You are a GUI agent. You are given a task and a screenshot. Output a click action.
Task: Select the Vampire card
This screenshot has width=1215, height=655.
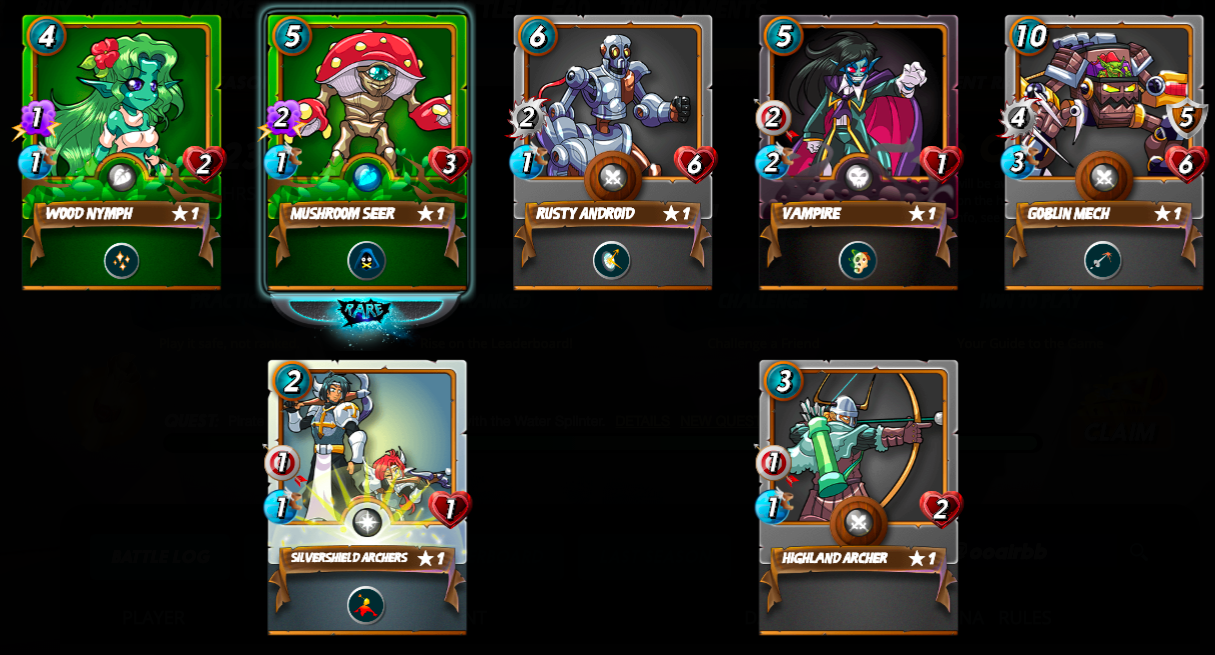[858, 110]
